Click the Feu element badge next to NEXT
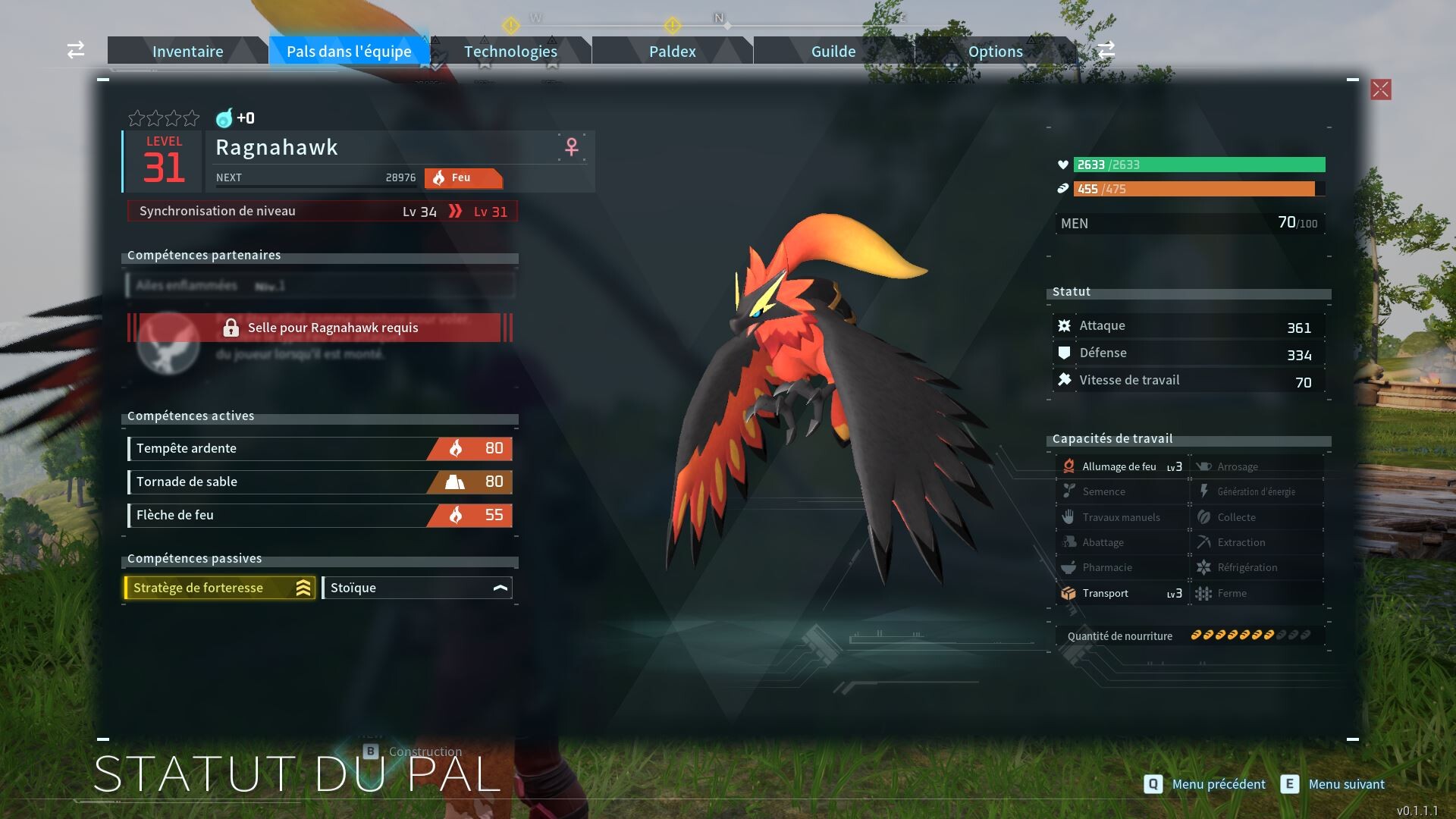The height and width of the screenshot is (819, 1456). pos(463,178)
